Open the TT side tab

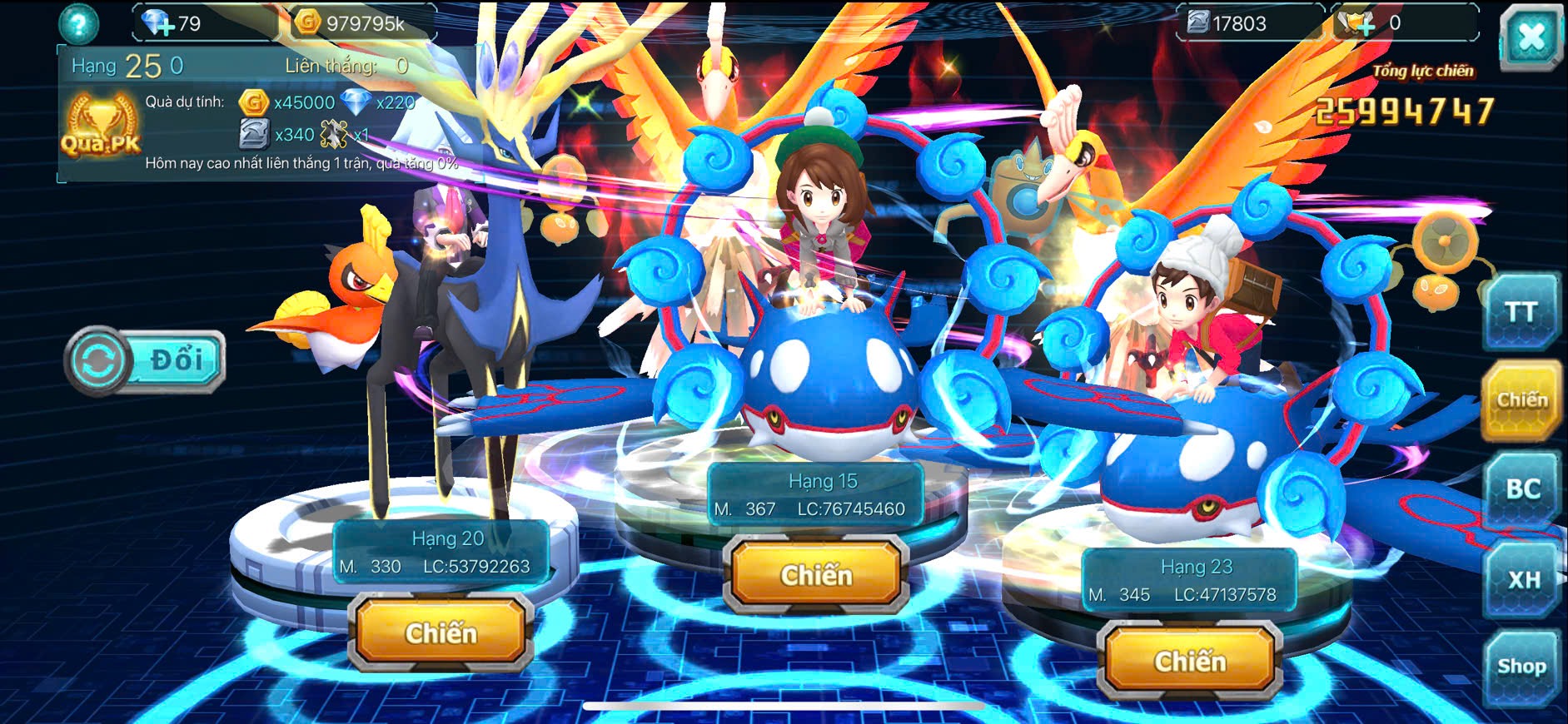1520,312
